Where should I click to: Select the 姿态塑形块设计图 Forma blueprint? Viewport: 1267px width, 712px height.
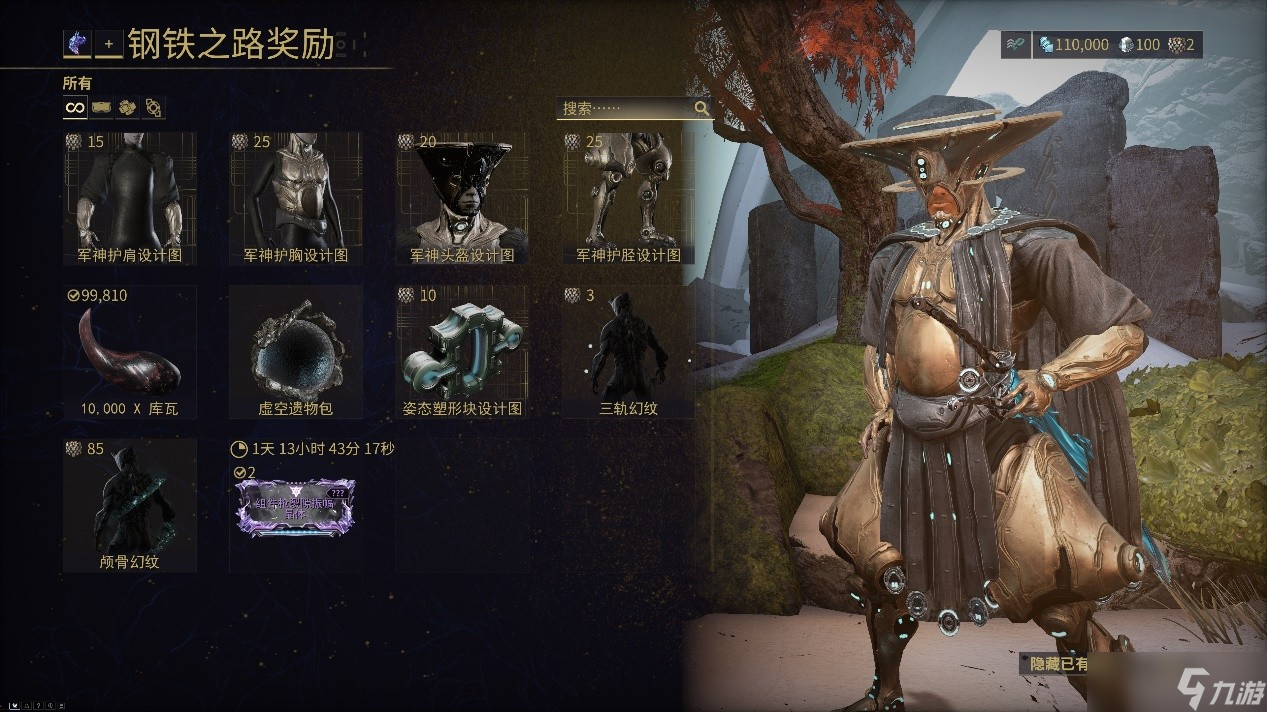click(462, 352)
